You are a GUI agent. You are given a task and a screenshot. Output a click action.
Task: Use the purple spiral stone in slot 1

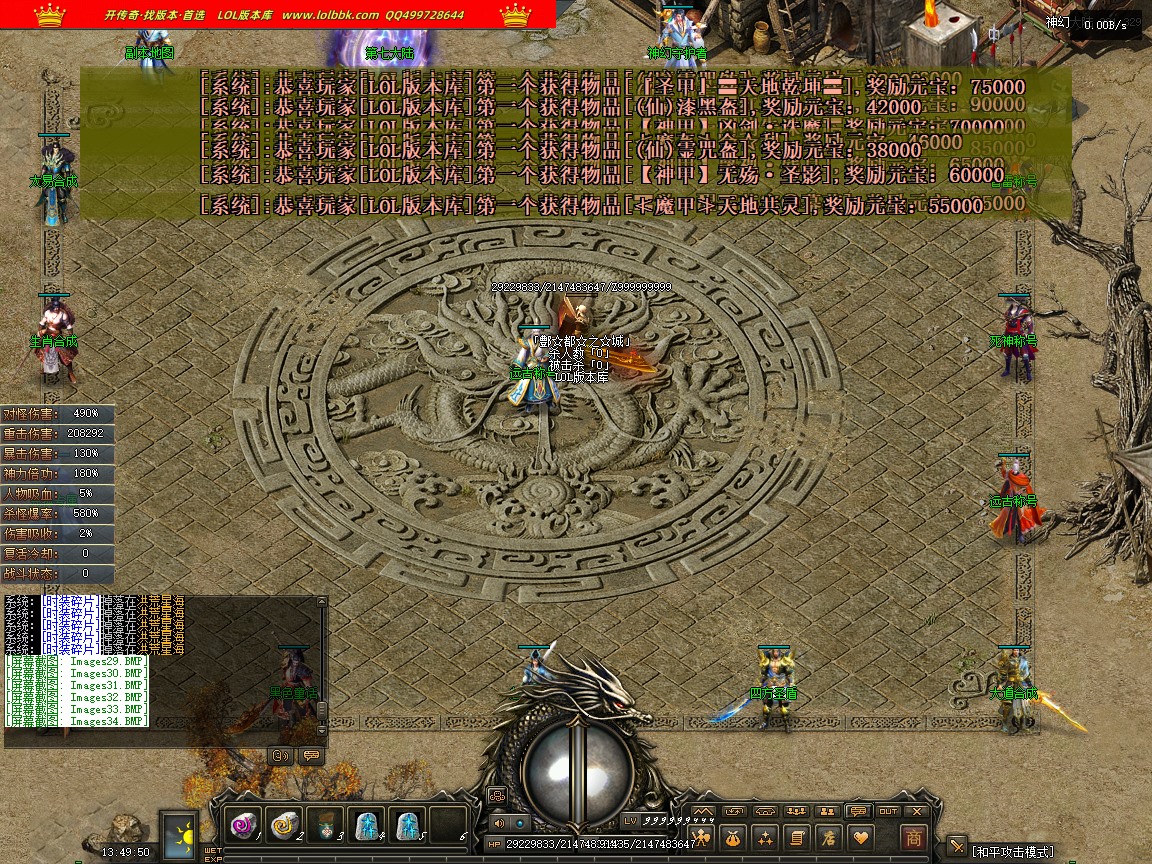243,825
